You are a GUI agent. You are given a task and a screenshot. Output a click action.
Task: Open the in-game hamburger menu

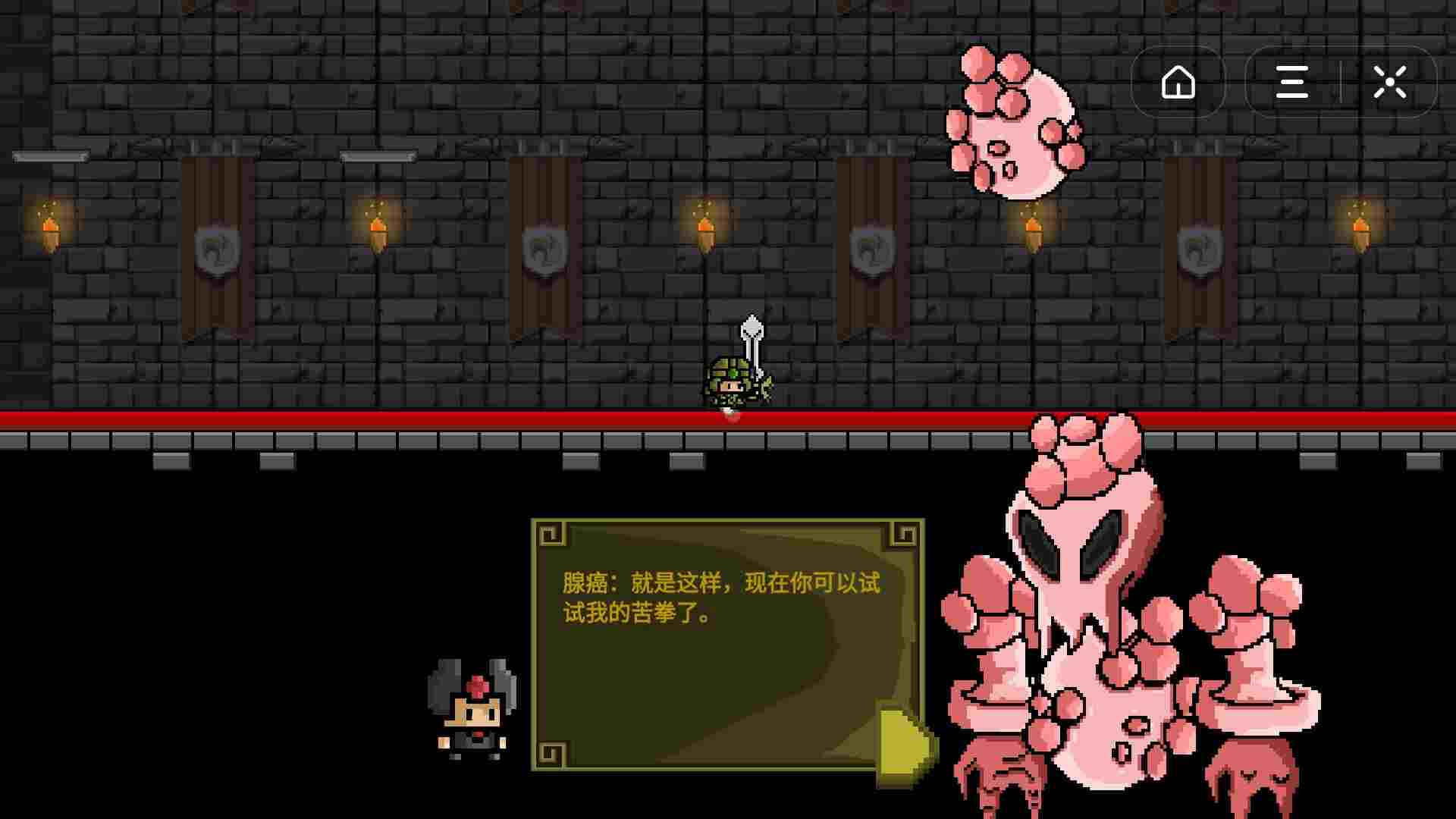pyautogui.click(x=1291, y=82)
